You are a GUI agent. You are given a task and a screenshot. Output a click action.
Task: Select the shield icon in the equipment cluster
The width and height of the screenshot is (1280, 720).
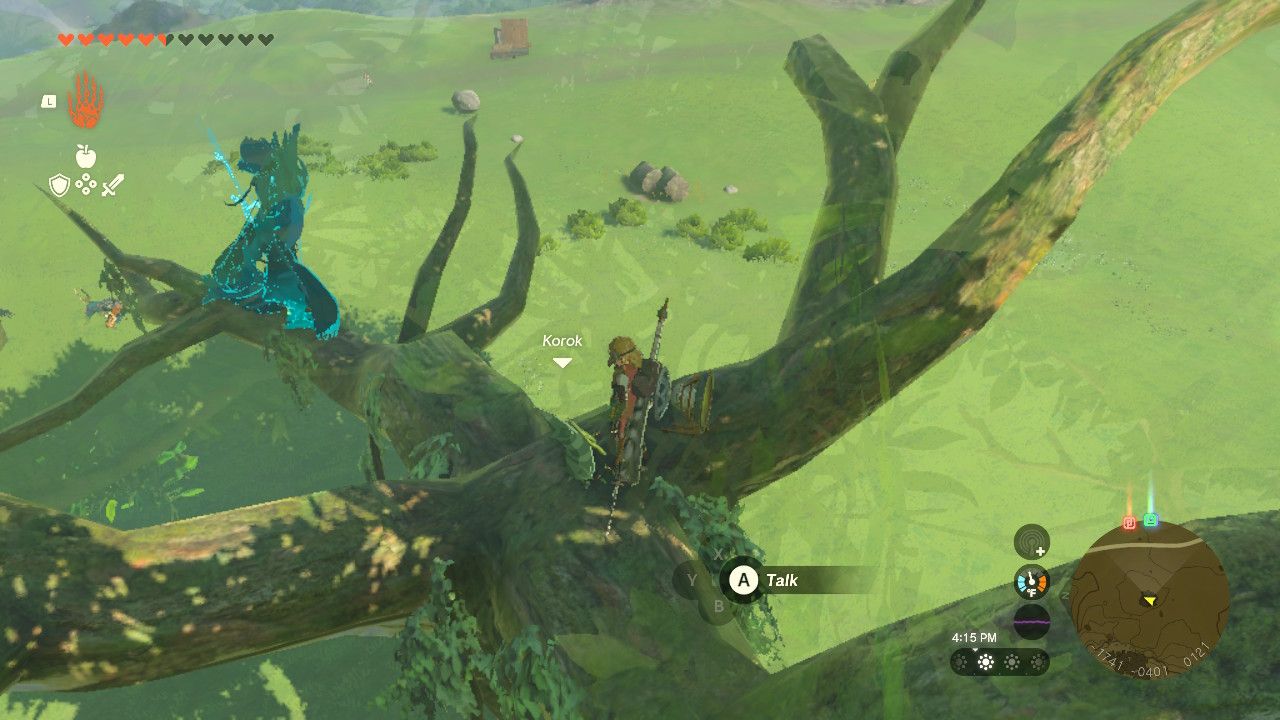59,184
